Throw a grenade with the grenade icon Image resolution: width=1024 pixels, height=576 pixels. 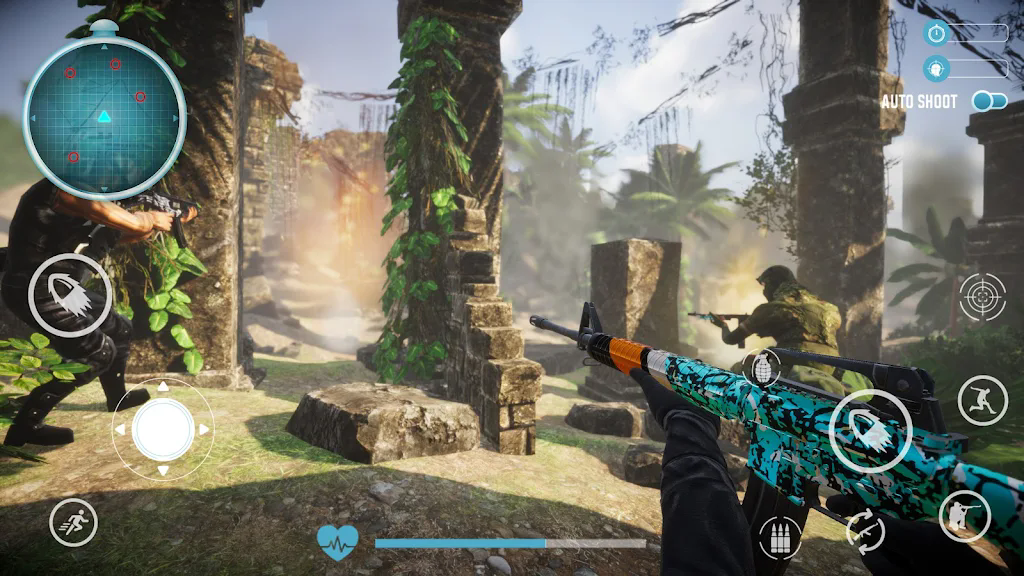coord(760,368)
